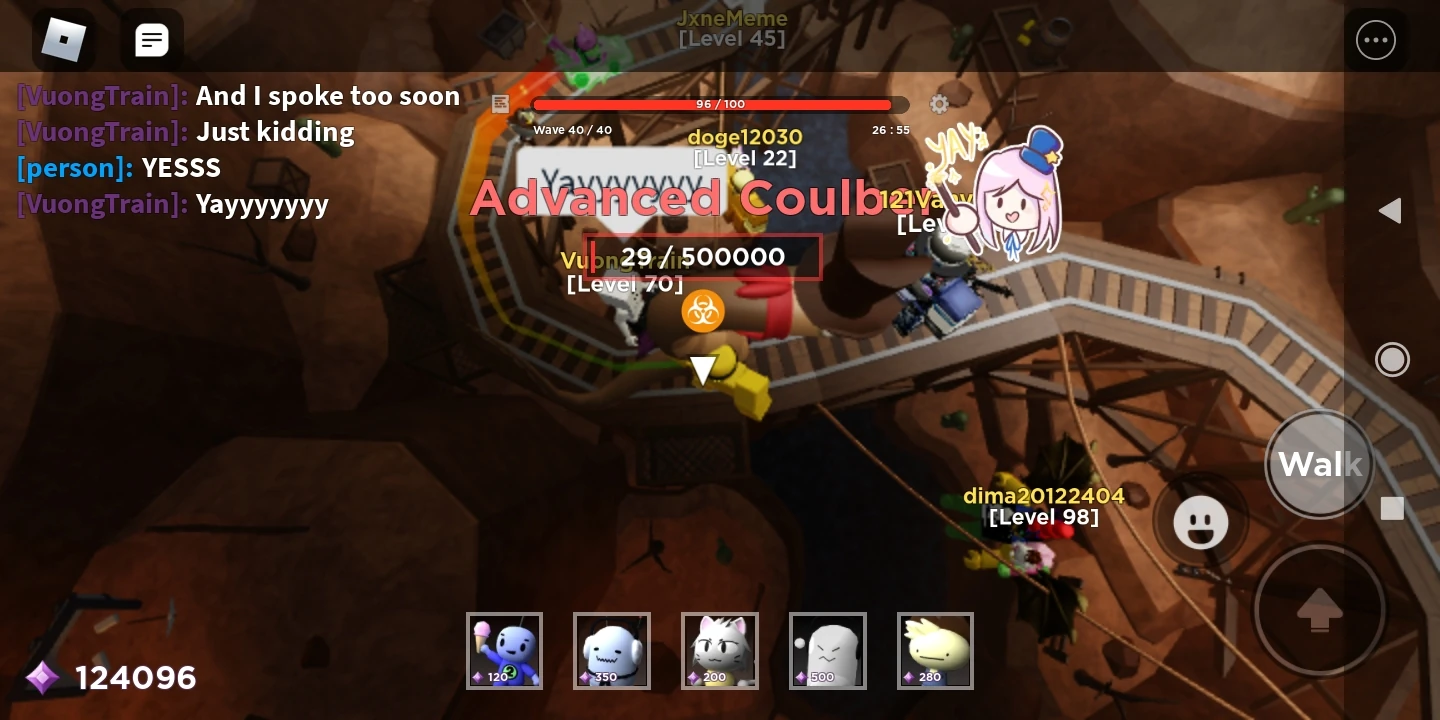1440x720 pixels.
Task: Click the wave list scroll icon
Action: [500, 104]
